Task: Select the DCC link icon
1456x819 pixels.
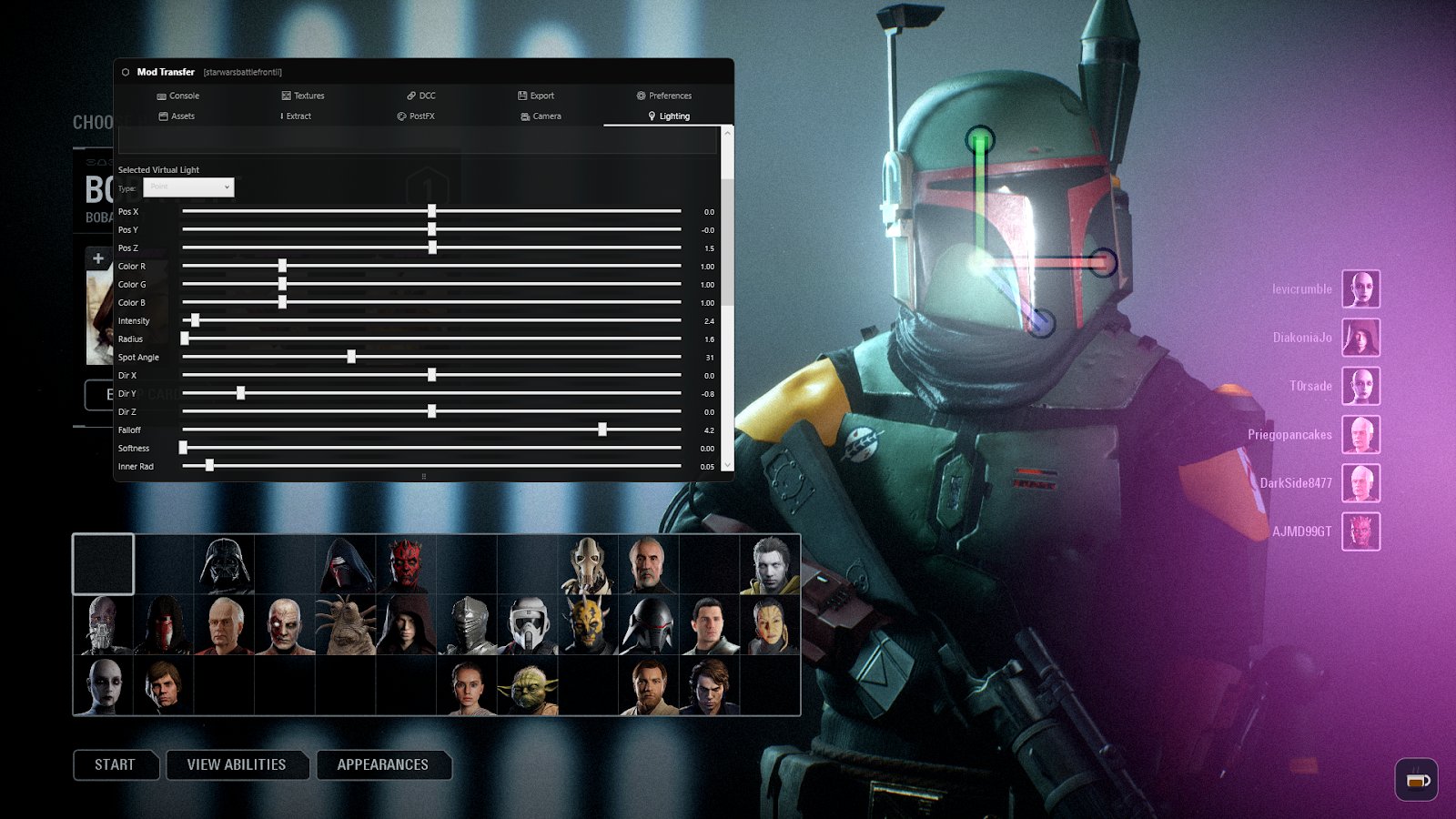Action: pos(411,96)
